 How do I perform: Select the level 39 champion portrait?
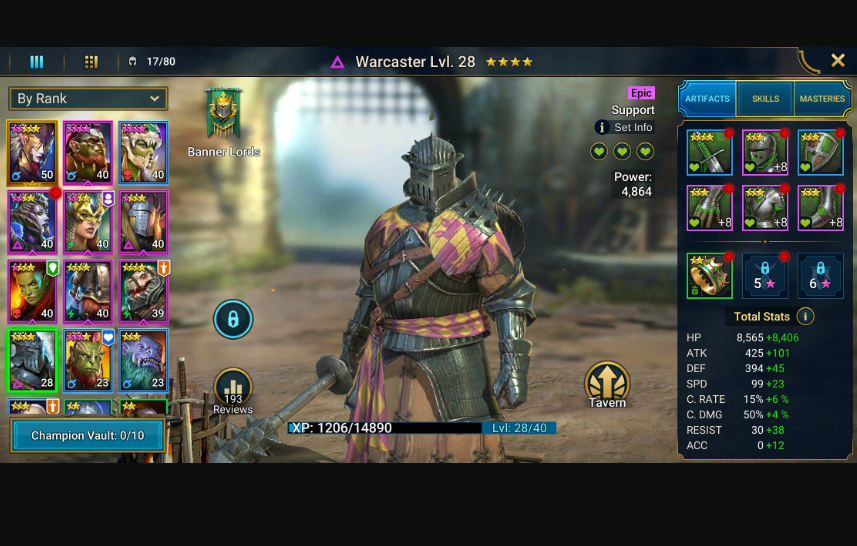click(x=144, y=290)
